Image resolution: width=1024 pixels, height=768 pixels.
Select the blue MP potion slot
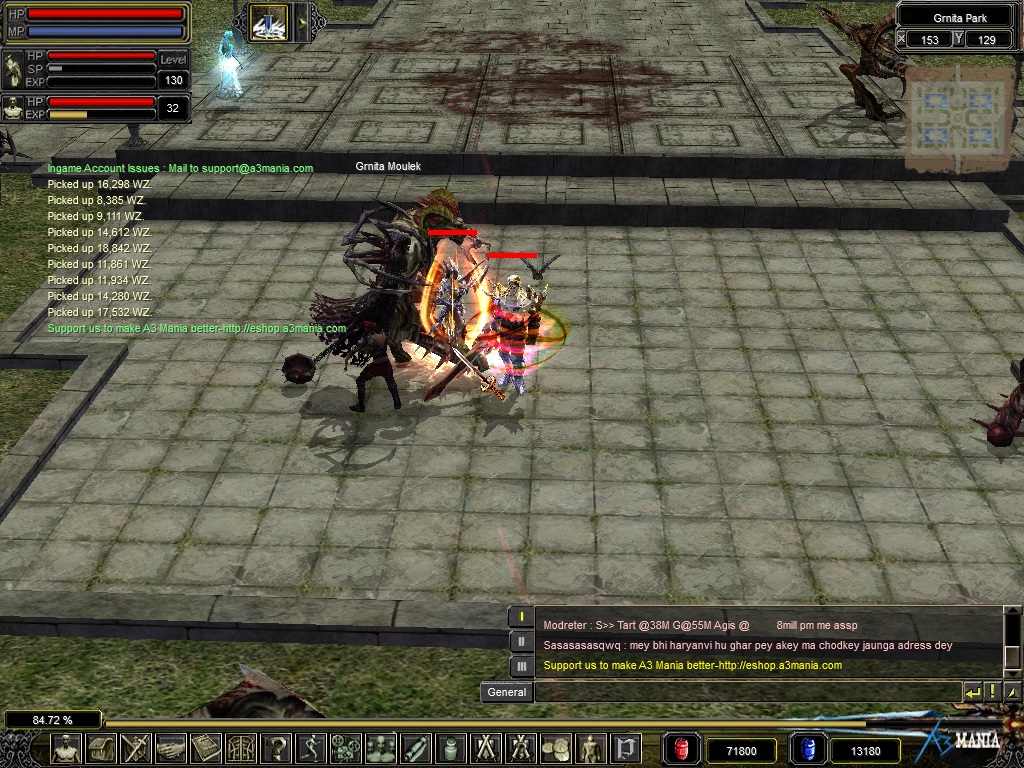(808, 749)
